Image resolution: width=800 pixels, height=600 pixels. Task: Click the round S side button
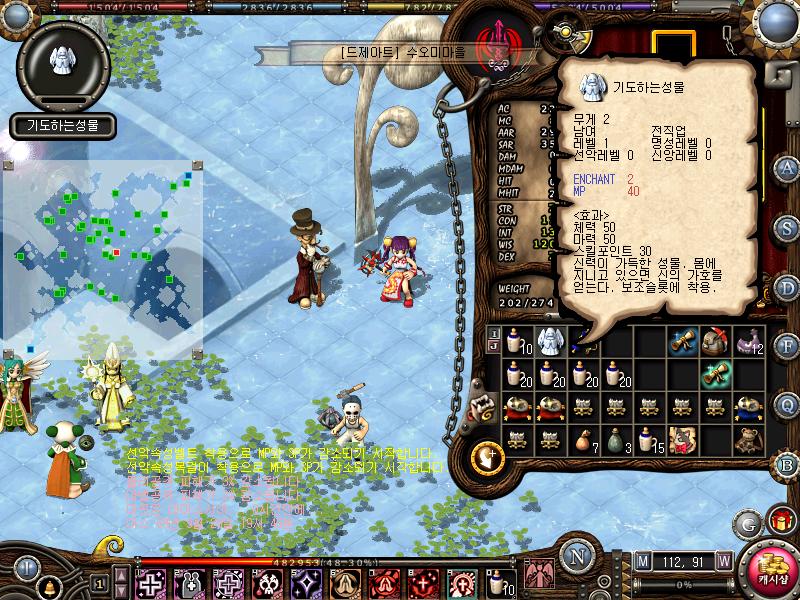pos(788,225)
